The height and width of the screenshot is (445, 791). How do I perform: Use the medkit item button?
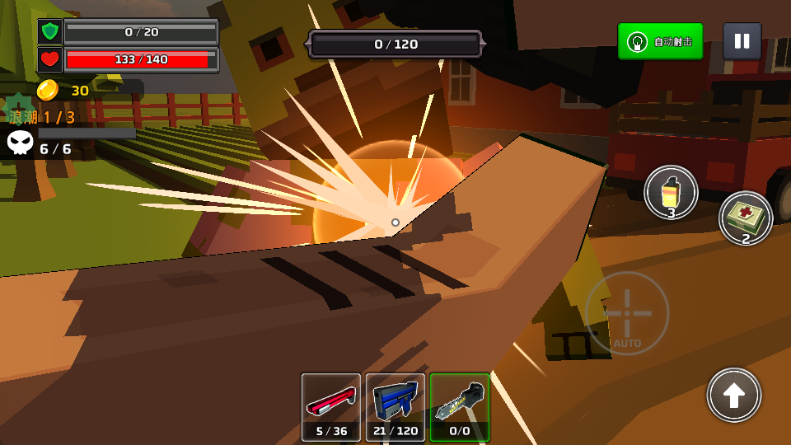pos(745,218)
